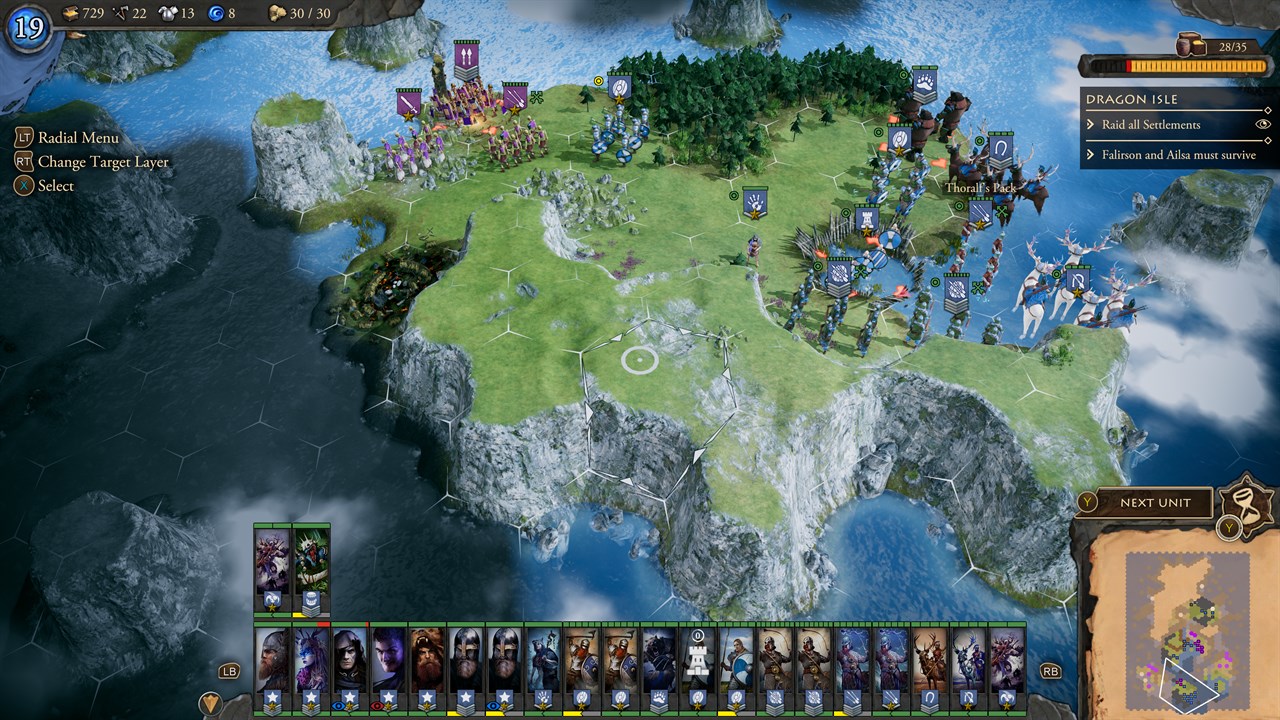
Task: Select the orange-background antlered rider card
Action: pyautogui.click(x=930, y=660)
